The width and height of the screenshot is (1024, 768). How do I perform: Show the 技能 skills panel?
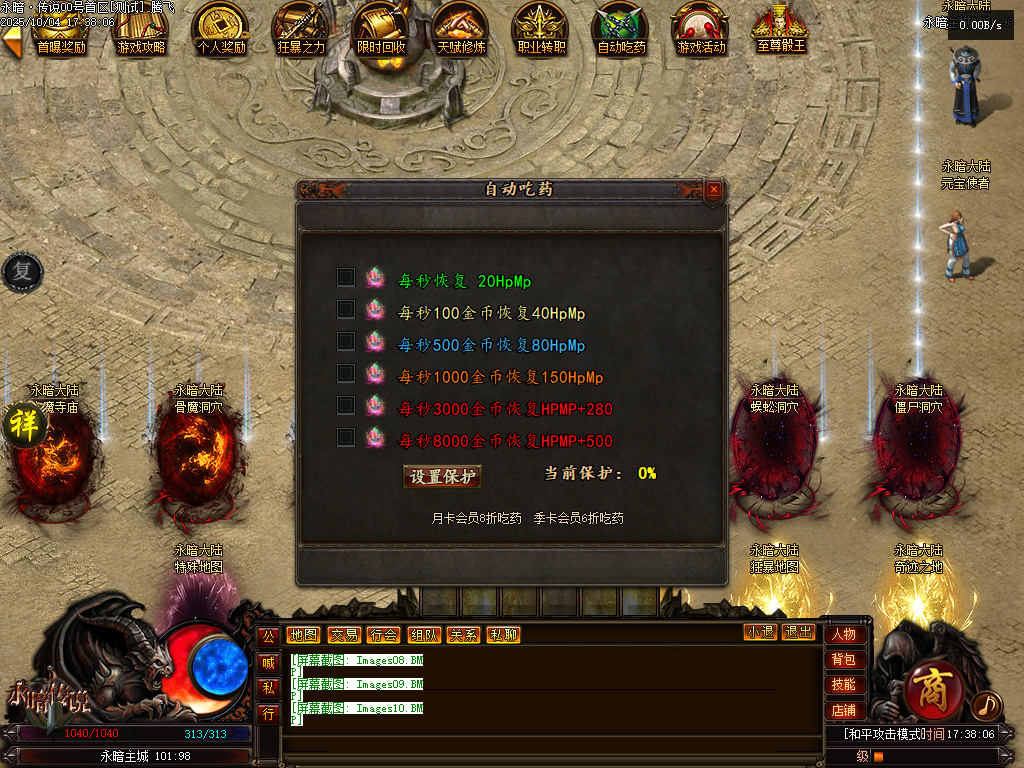coord(844,685)
